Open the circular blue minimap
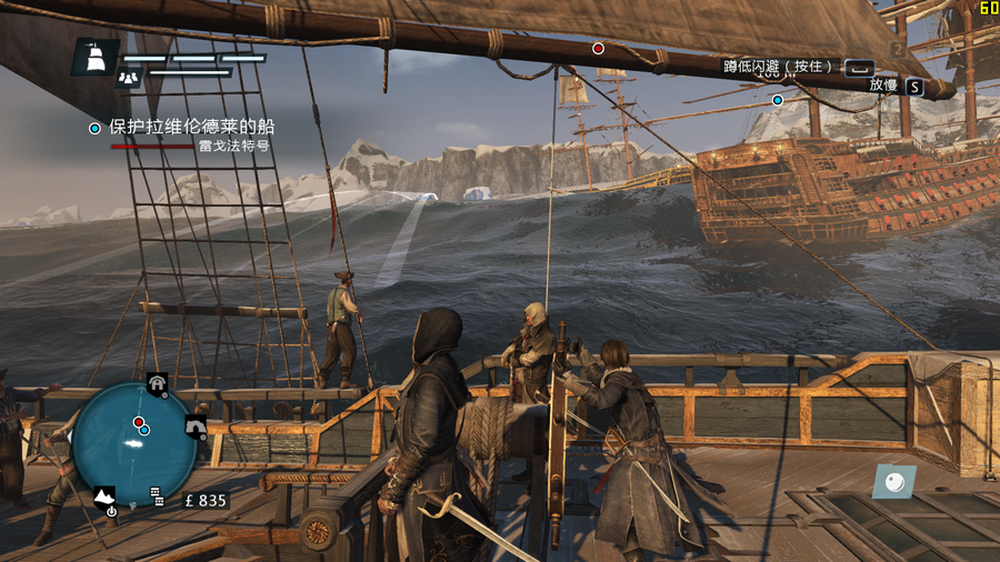 click(133, 442)
